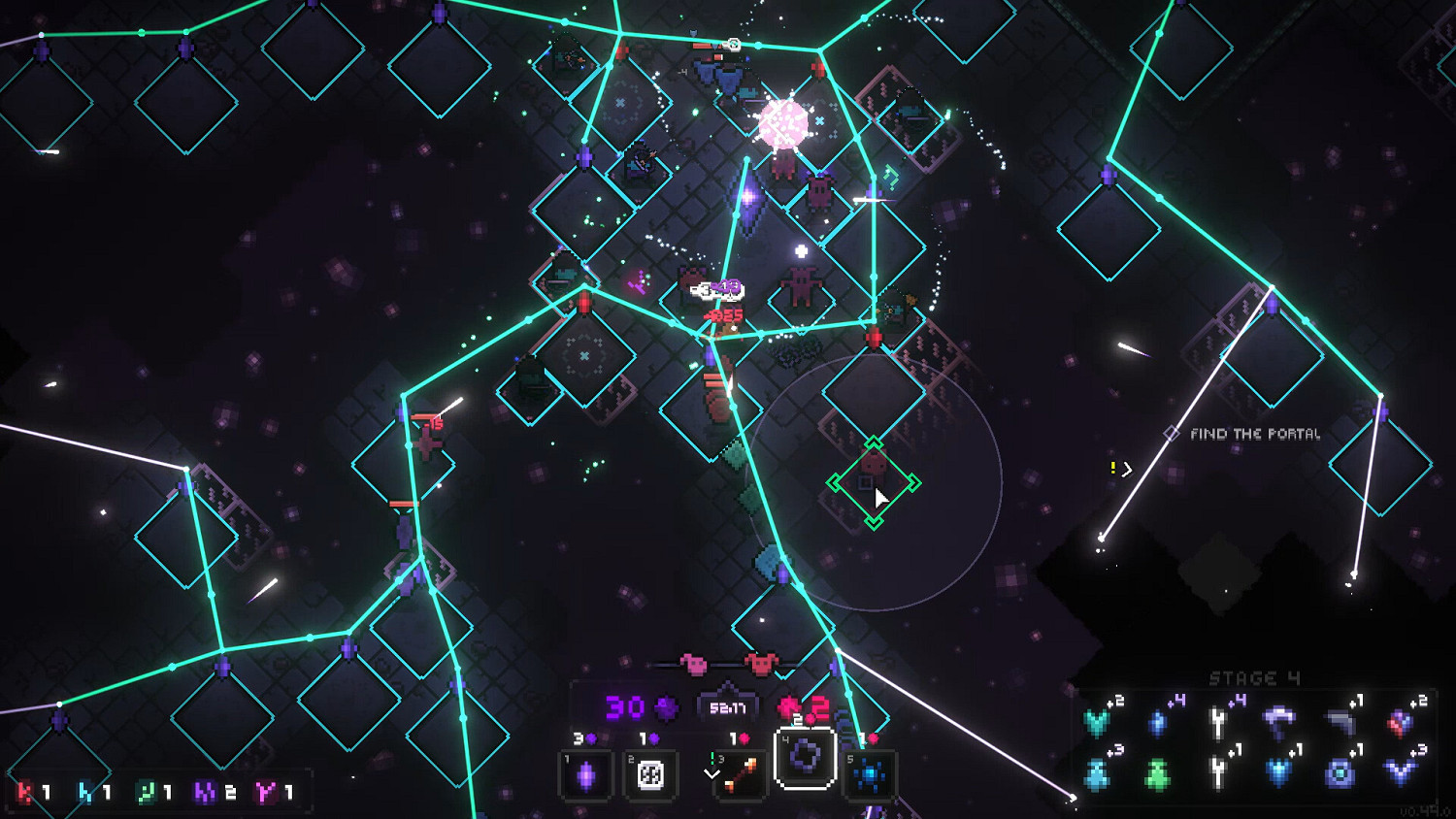Pick the flaming arrow in hotbar slot 3
This screenshot has width=1456, height=819.
click(x=741, y=775)
